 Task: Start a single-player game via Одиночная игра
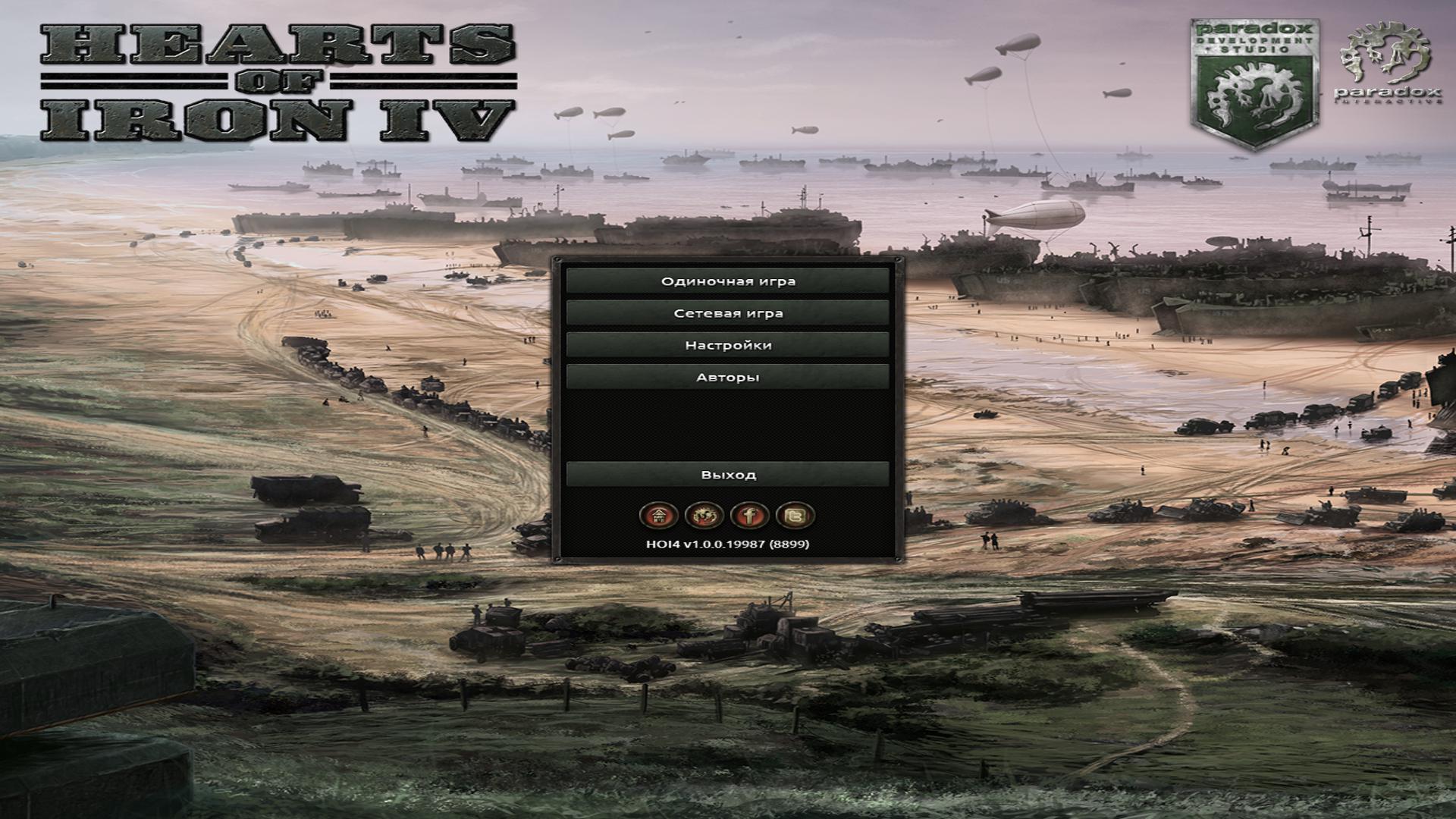(728, 281)
